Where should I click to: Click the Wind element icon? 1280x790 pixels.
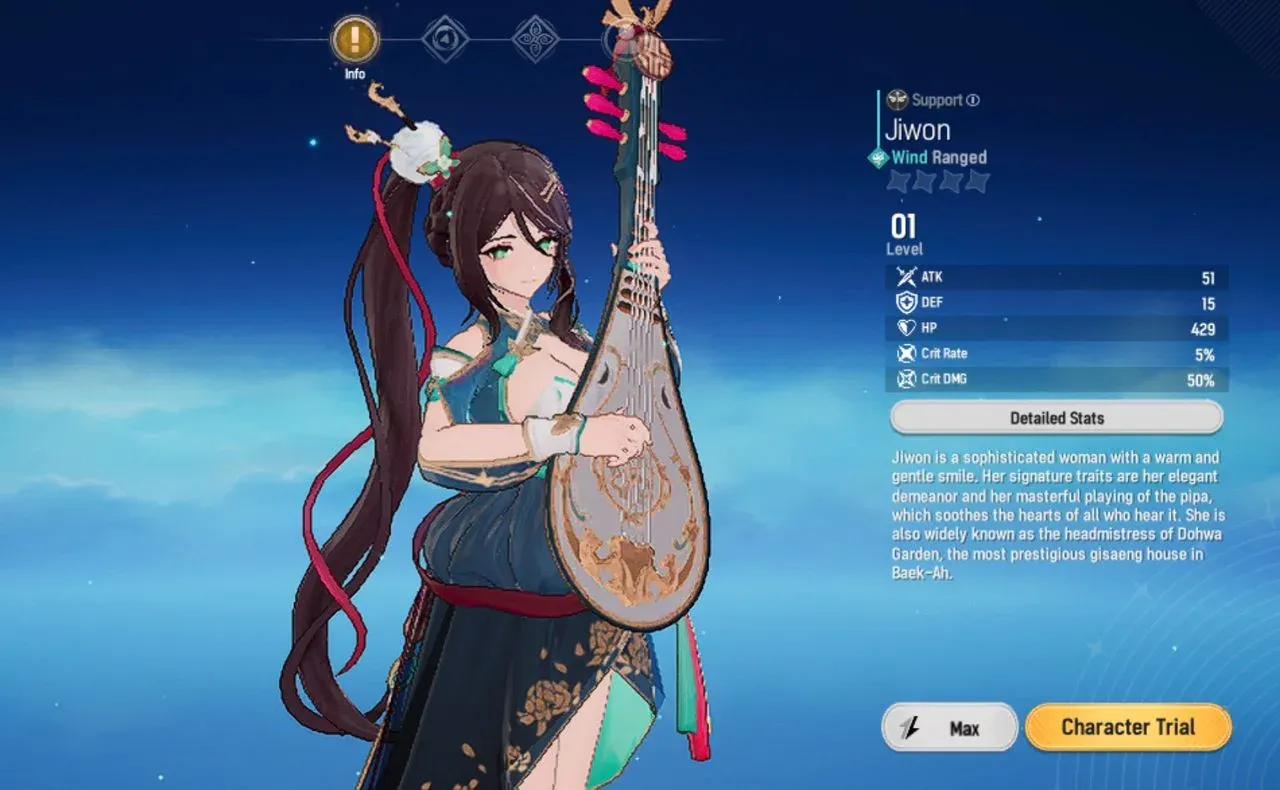pyautogui.click(x=878, y=157)
